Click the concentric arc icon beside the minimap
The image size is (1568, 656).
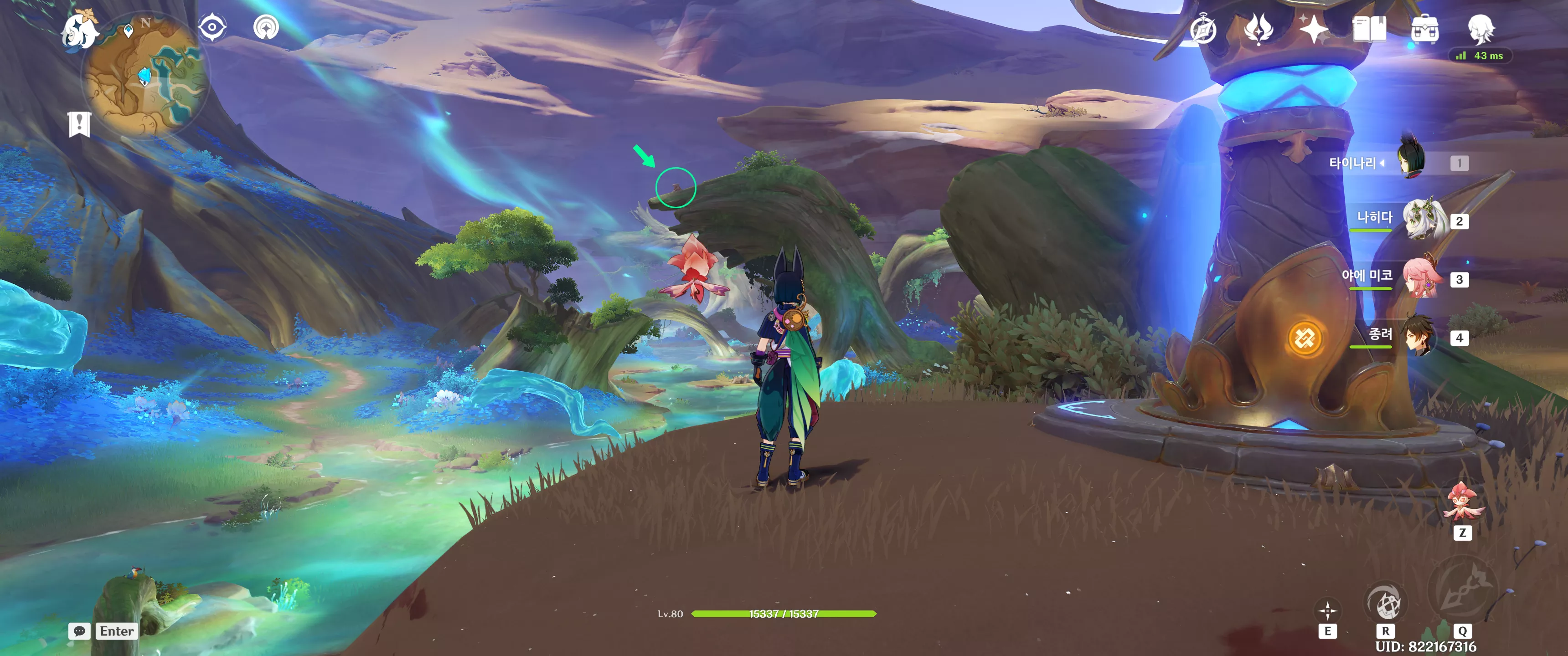[x=266, y=27]
